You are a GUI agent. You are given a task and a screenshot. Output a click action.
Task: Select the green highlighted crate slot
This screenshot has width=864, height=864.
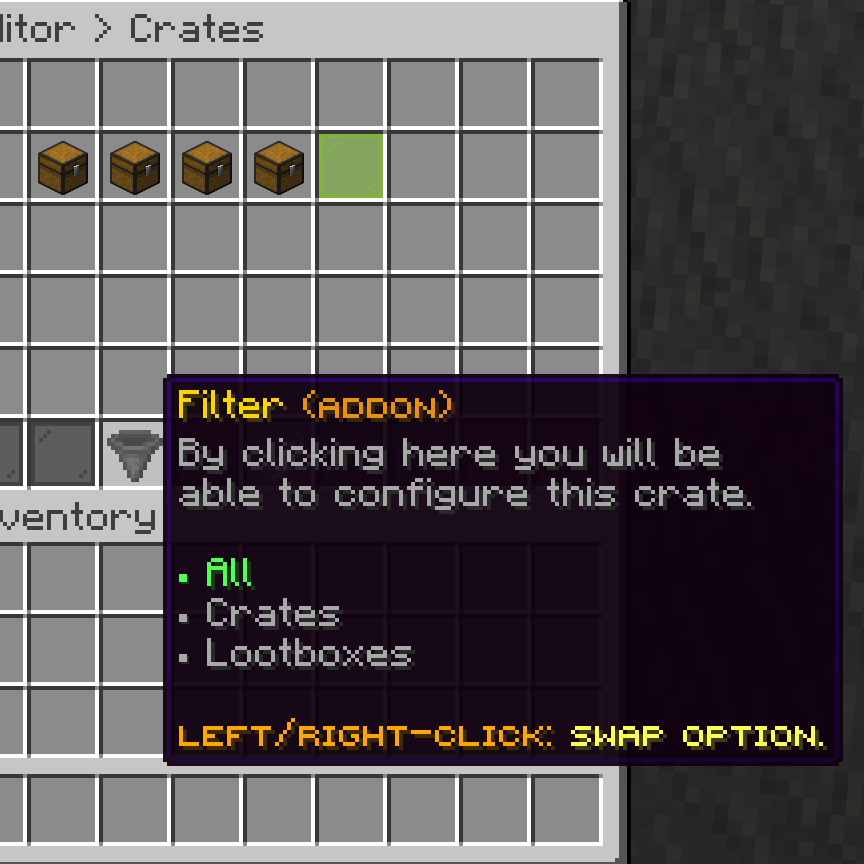pyautogui.click(x=351, y=165)
